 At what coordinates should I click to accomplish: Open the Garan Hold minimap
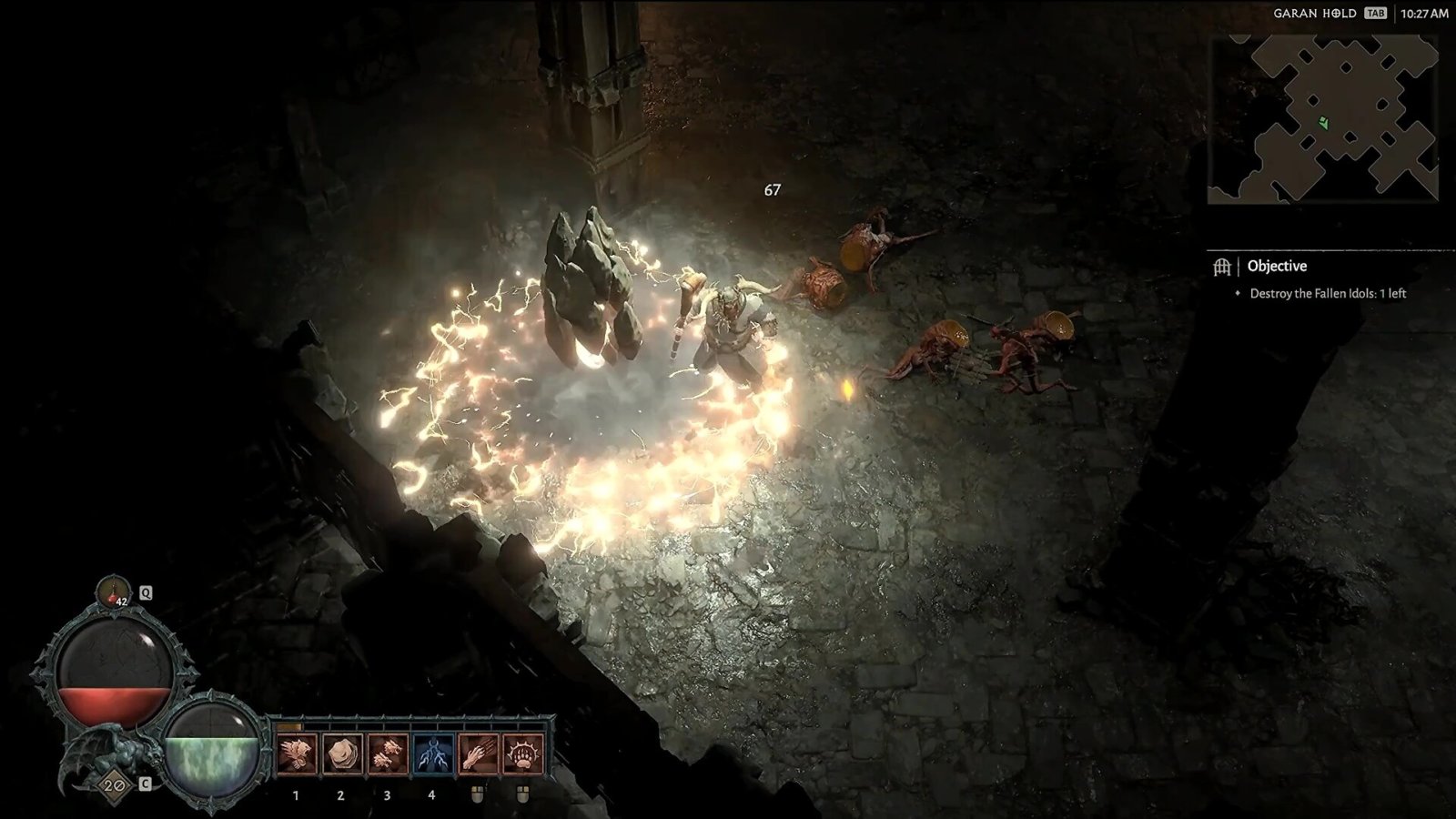[1322, 118]
